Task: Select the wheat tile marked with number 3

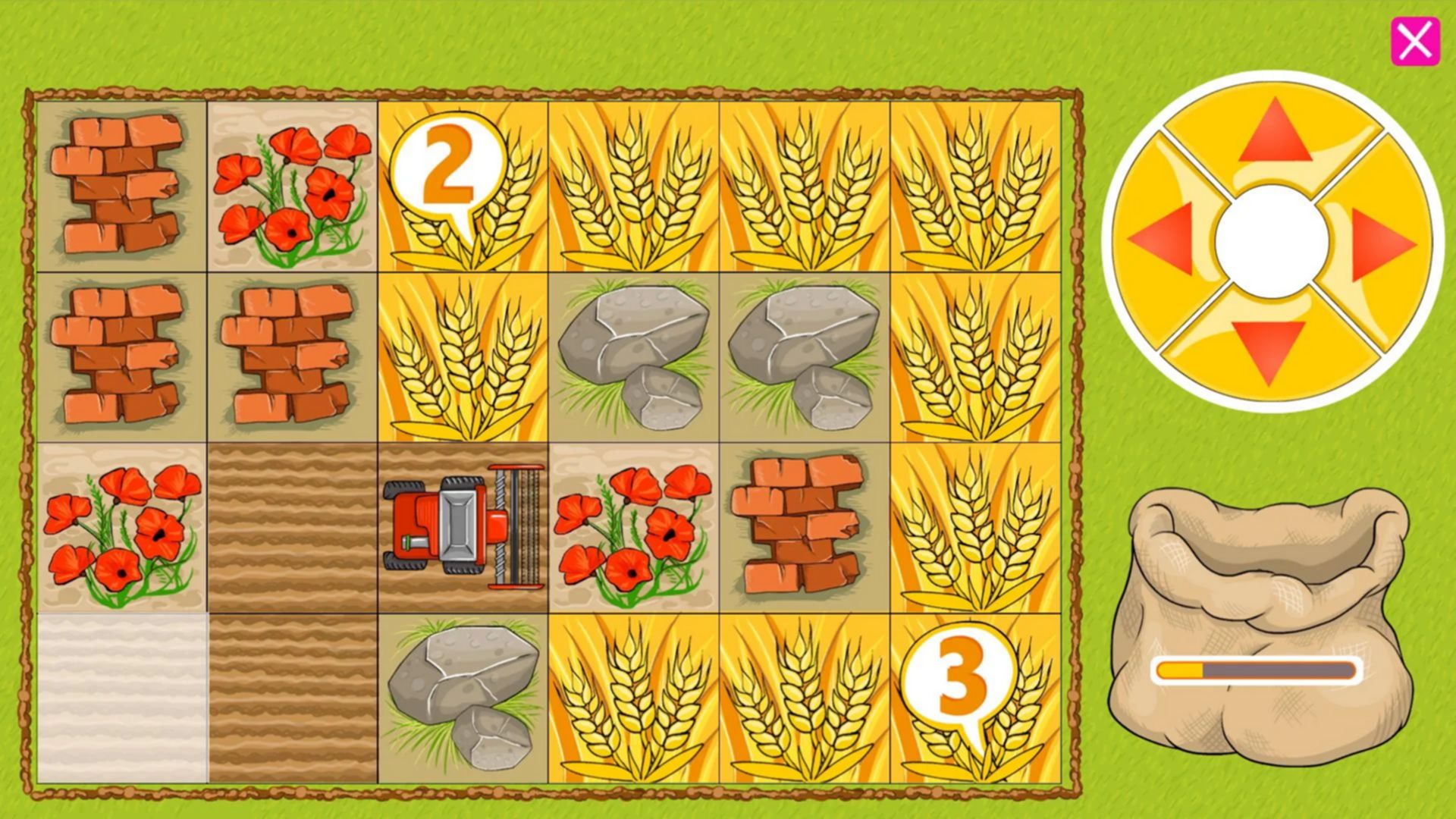Action: tap(974, 698)
